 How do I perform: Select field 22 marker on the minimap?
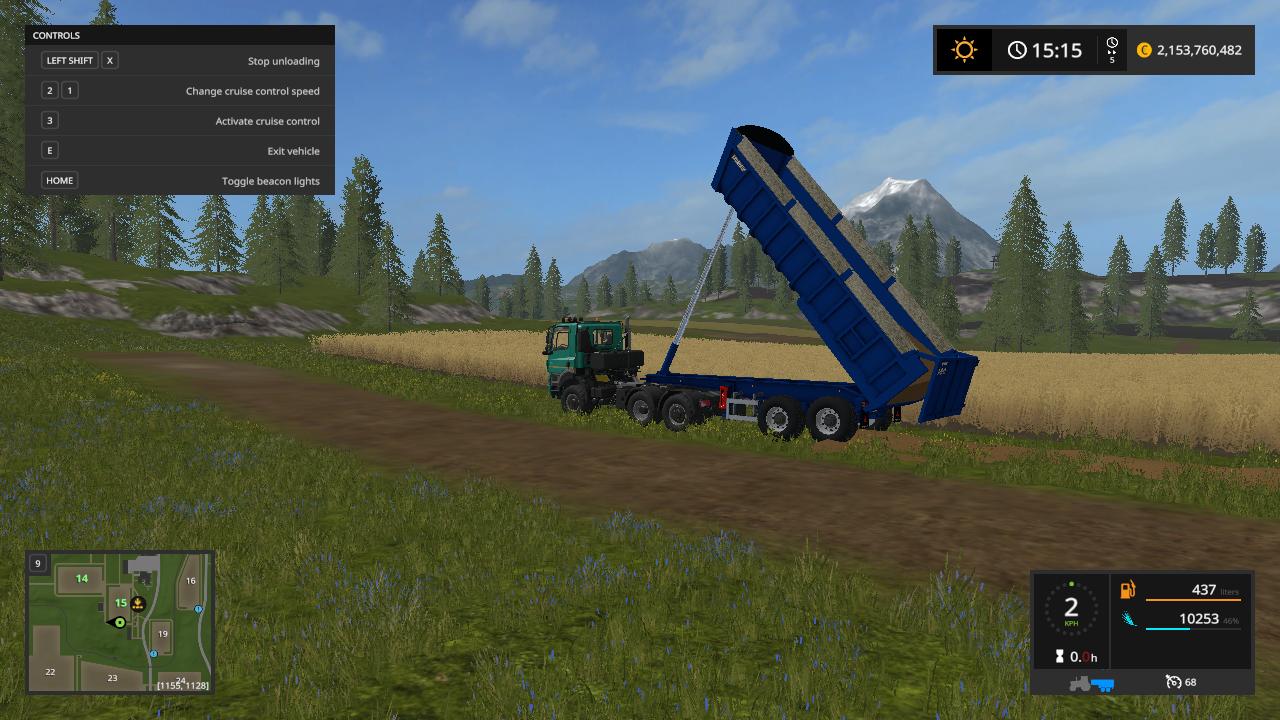pos(50,672)
